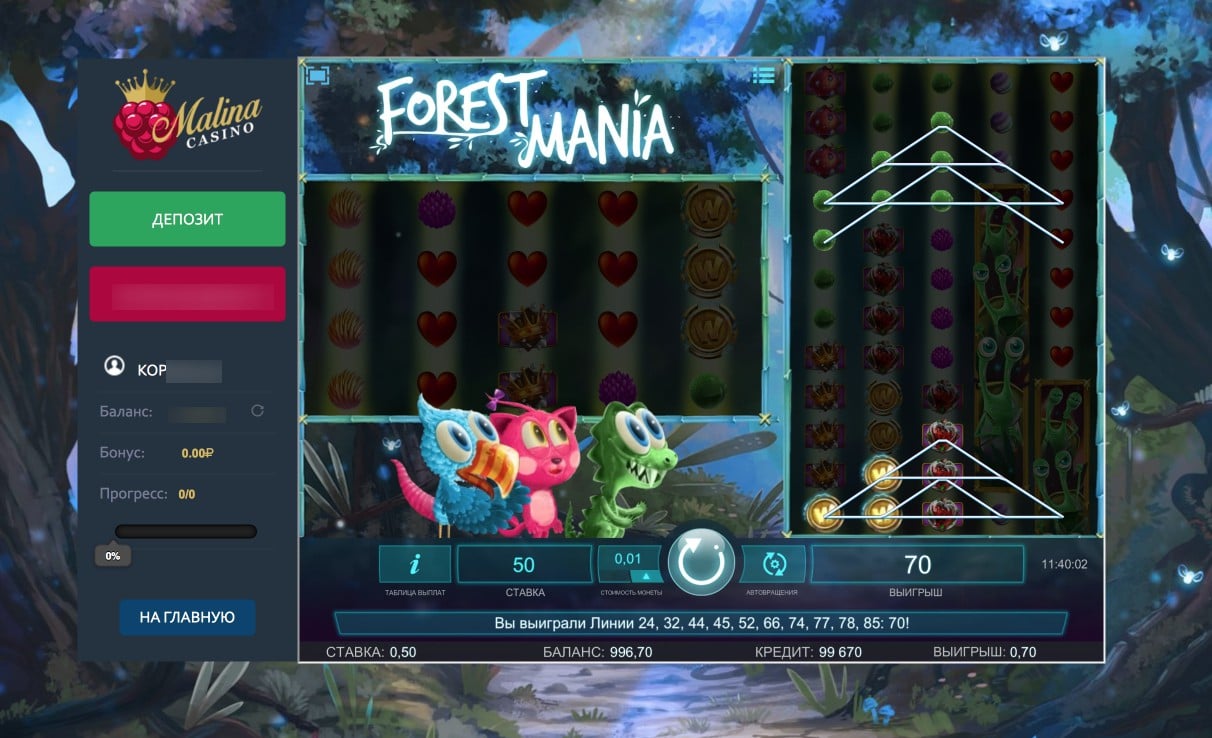1212x738 pixels.
Task: Open the user profile avatar icon
Action: 114,366
